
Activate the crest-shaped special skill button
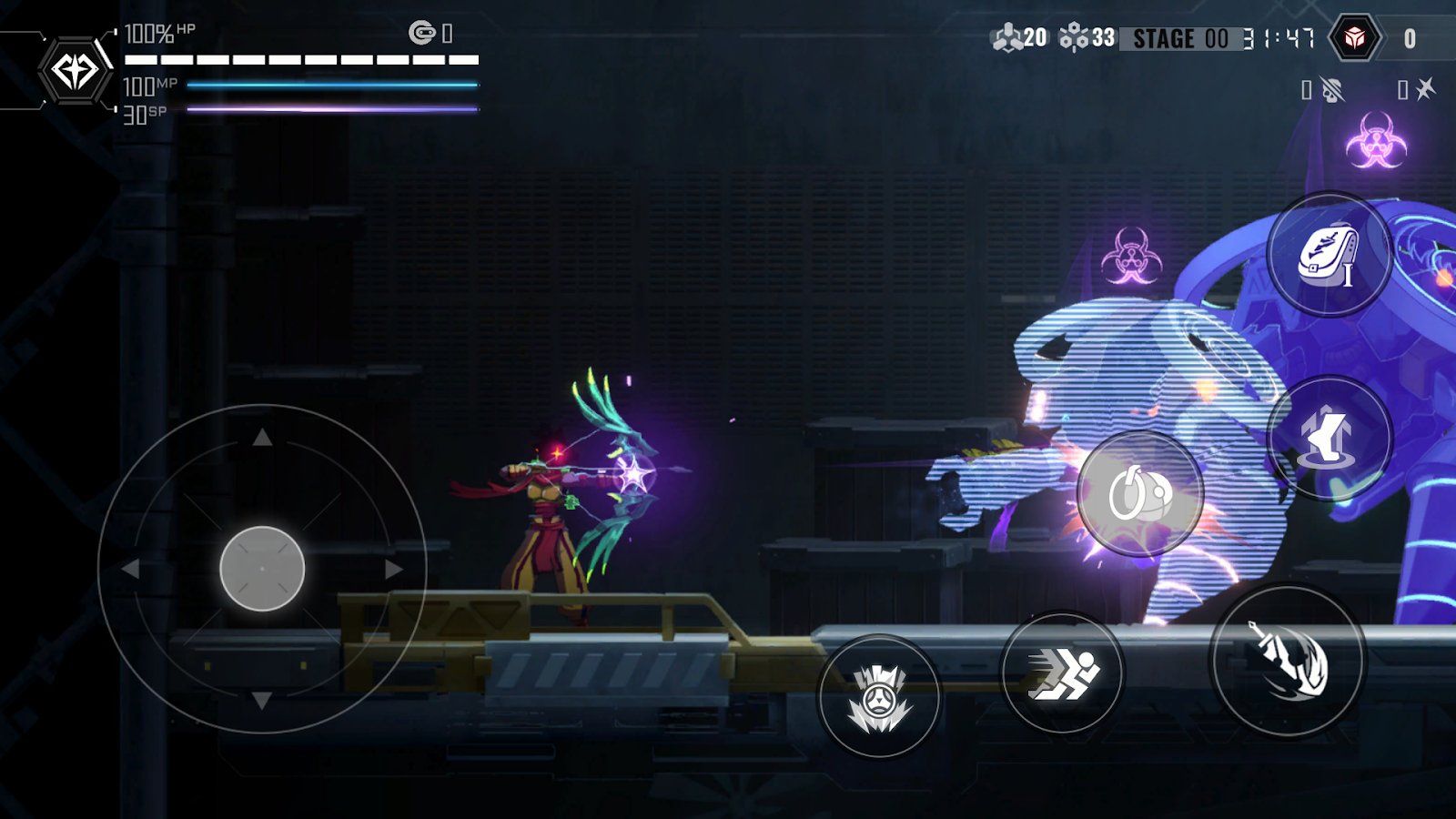[879, 697]
